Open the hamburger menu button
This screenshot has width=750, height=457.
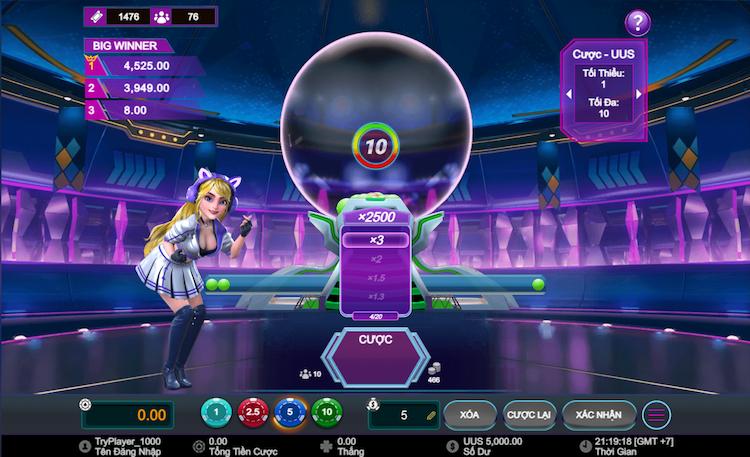coord(656,414)
